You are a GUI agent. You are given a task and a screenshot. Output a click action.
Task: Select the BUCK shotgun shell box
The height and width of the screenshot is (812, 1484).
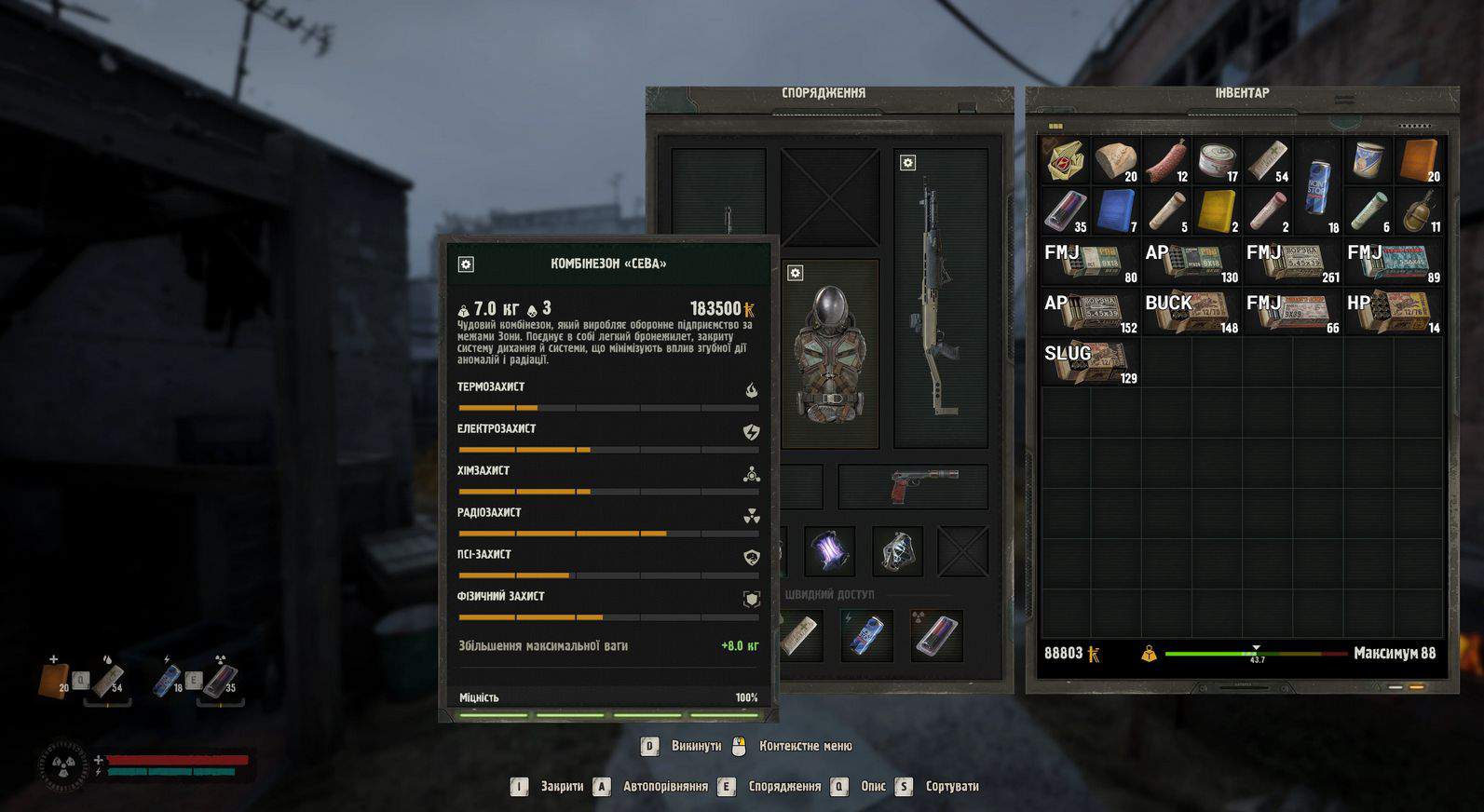(x=1191, y=312)
